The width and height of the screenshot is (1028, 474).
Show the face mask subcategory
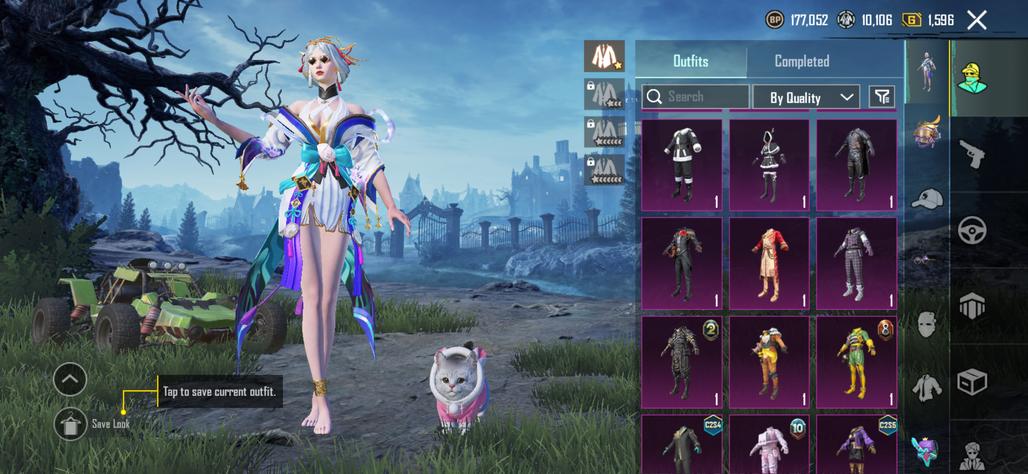pyautogui.click(x=927, y=324)
